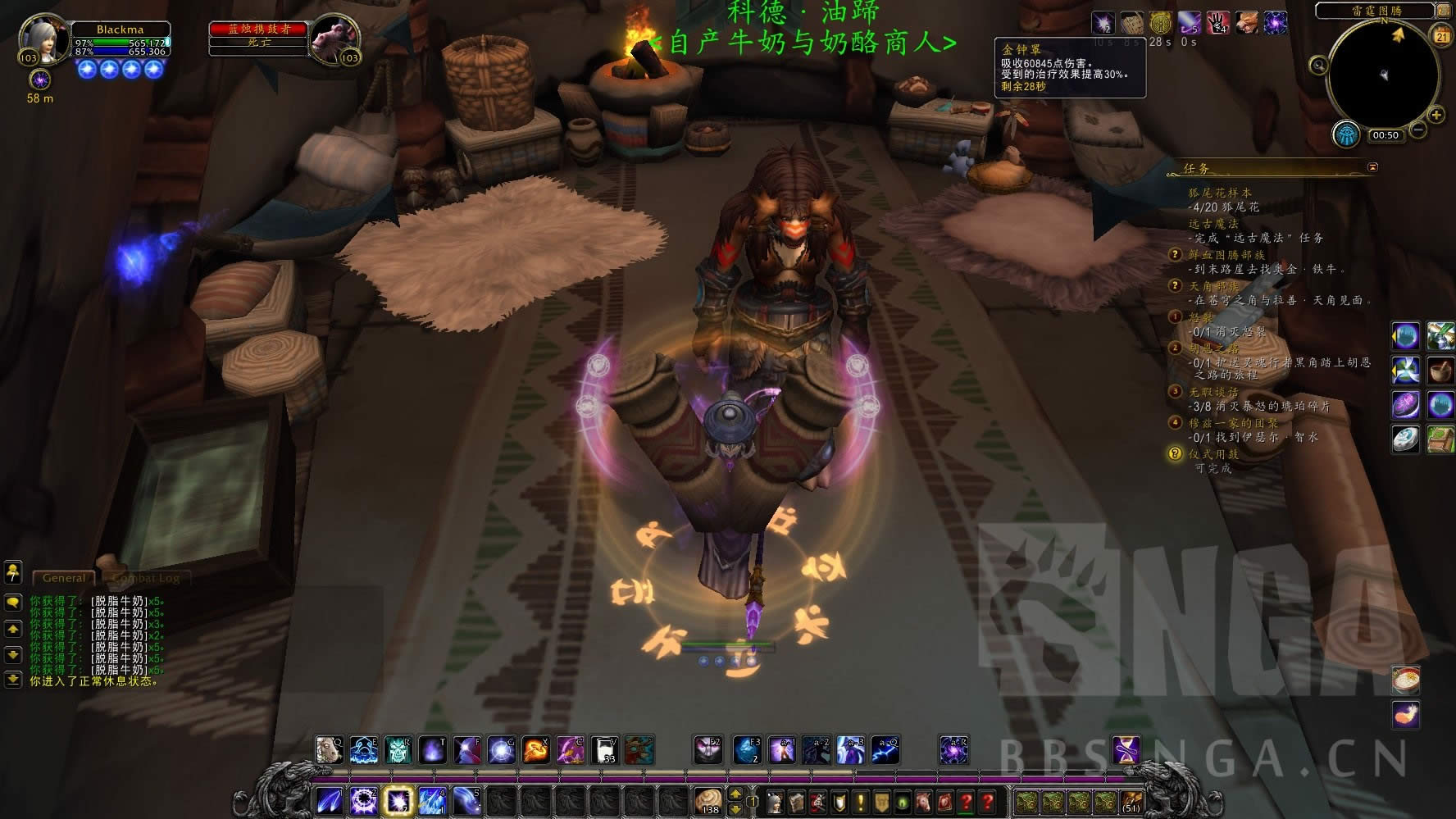Use the noodle bowl food item
Screen dimensions: 1456x819
tap(1406, 680)
